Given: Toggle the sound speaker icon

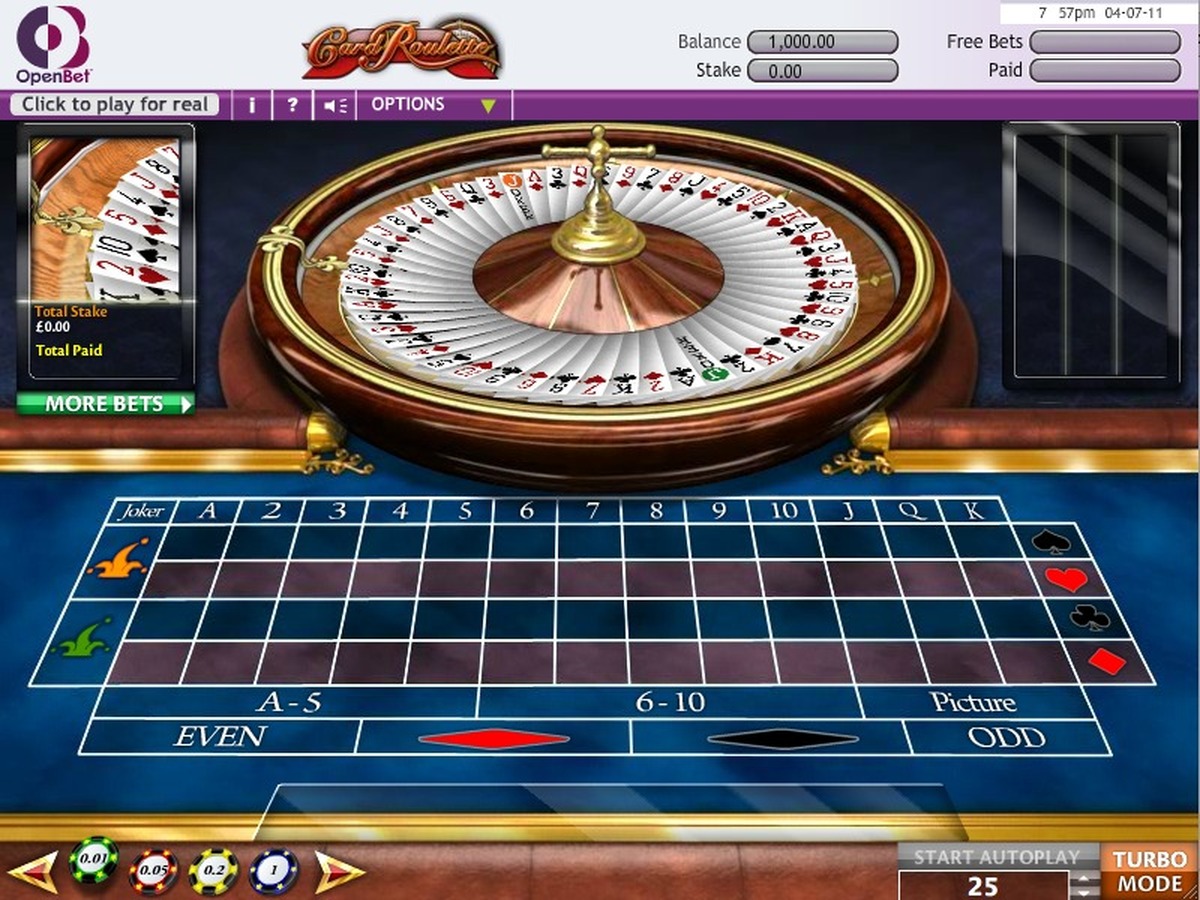Looking at the screenshot, I should pyautogui.click(x=335, y=105).
